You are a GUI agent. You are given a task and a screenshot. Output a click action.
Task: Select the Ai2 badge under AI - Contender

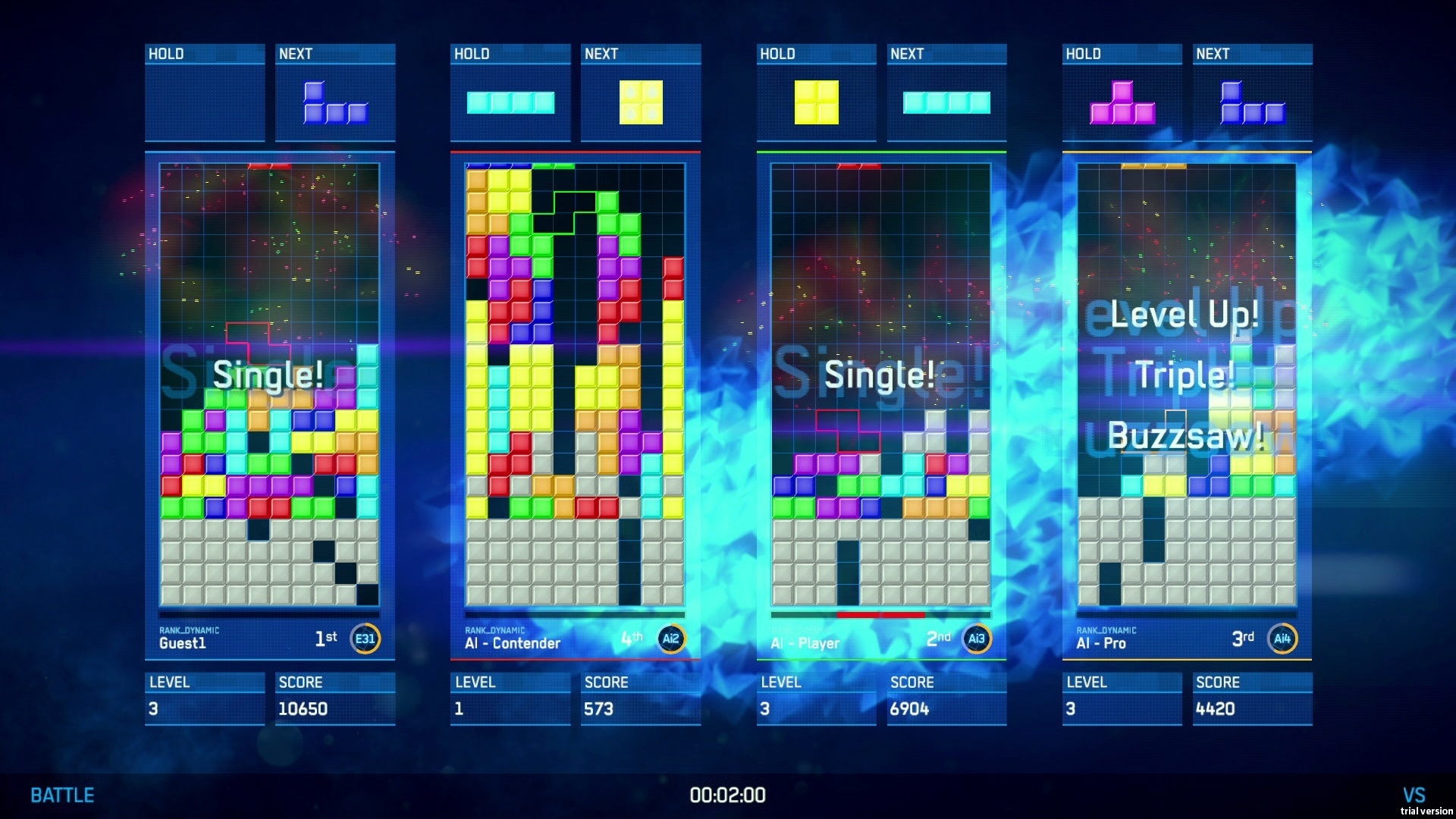point(670,639)
